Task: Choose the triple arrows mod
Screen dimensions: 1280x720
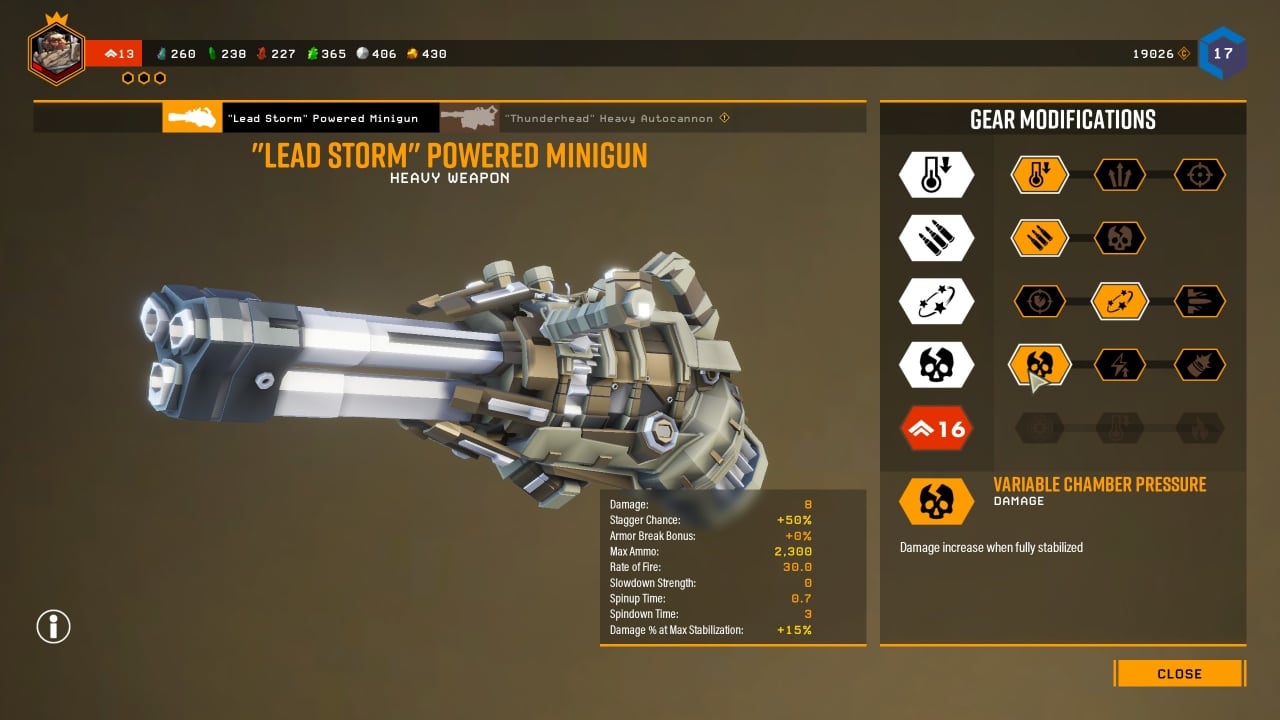Action: point(1120,175)
